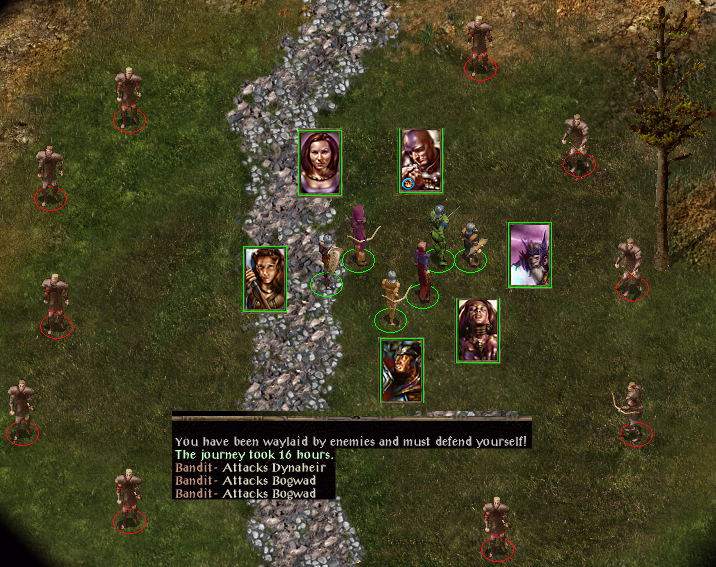Image resolution: width=716 pixels, height=567 pixels.
Task: Select the brown-haired woman in purple portrait
Action: click(x=320, y=163)
